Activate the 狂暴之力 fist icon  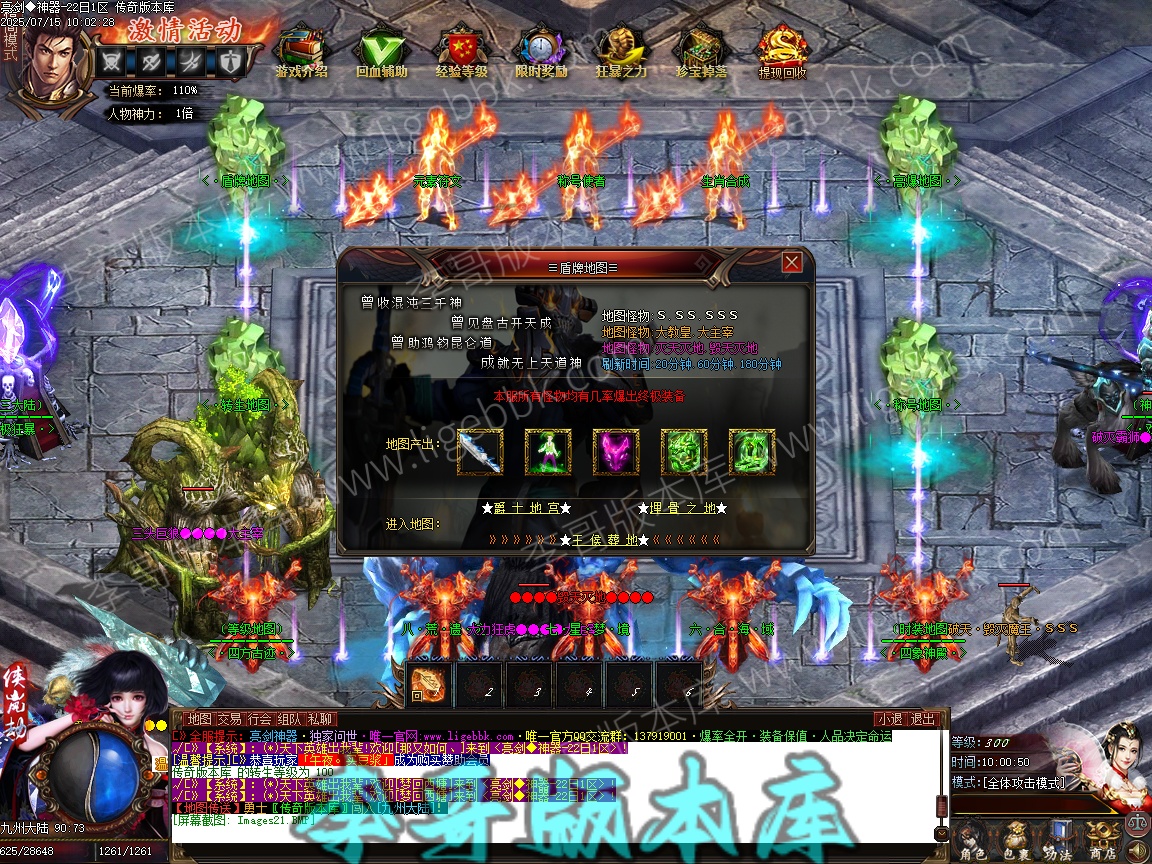(x=621, y=50)
